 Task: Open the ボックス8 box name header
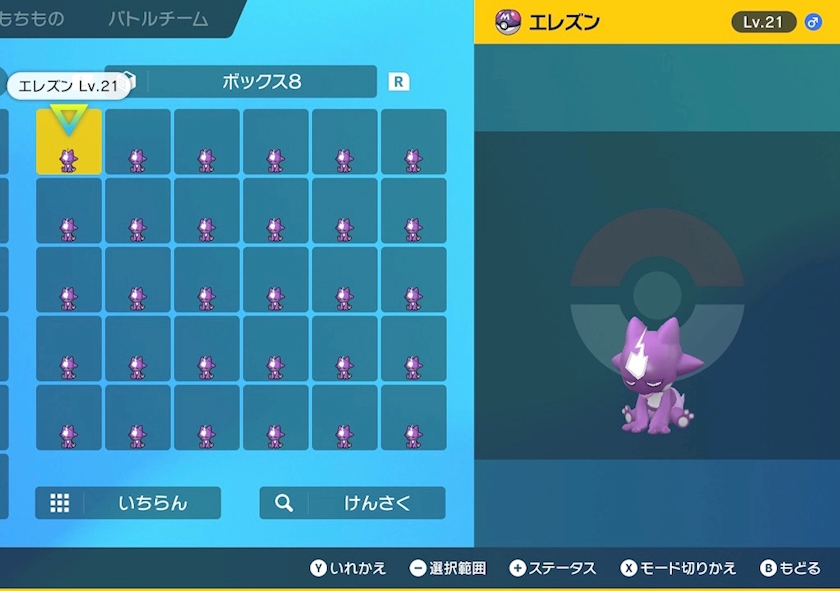click(260, 82)
